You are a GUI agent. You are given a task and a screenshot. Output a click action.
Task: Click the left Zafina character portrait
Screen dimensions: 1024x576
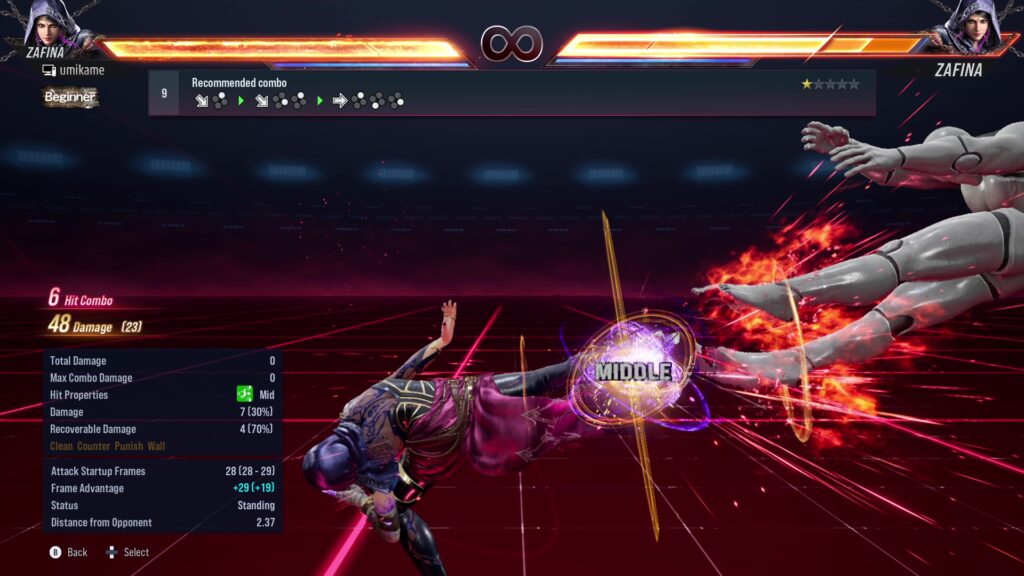(52, 24)
